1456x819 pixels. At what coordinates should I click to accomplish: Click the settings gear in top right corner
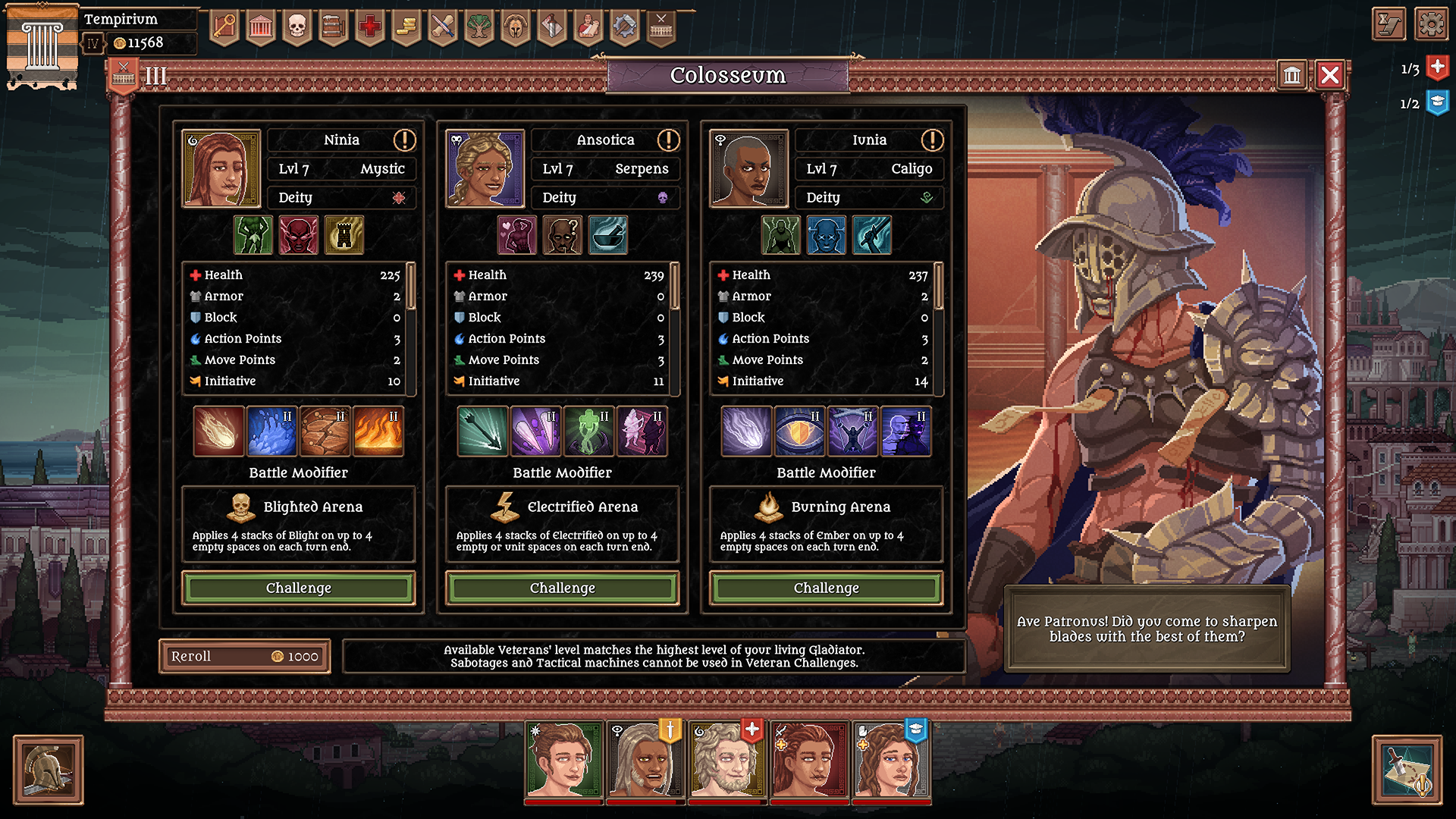pyautogui.click(x=1431, y=24)
